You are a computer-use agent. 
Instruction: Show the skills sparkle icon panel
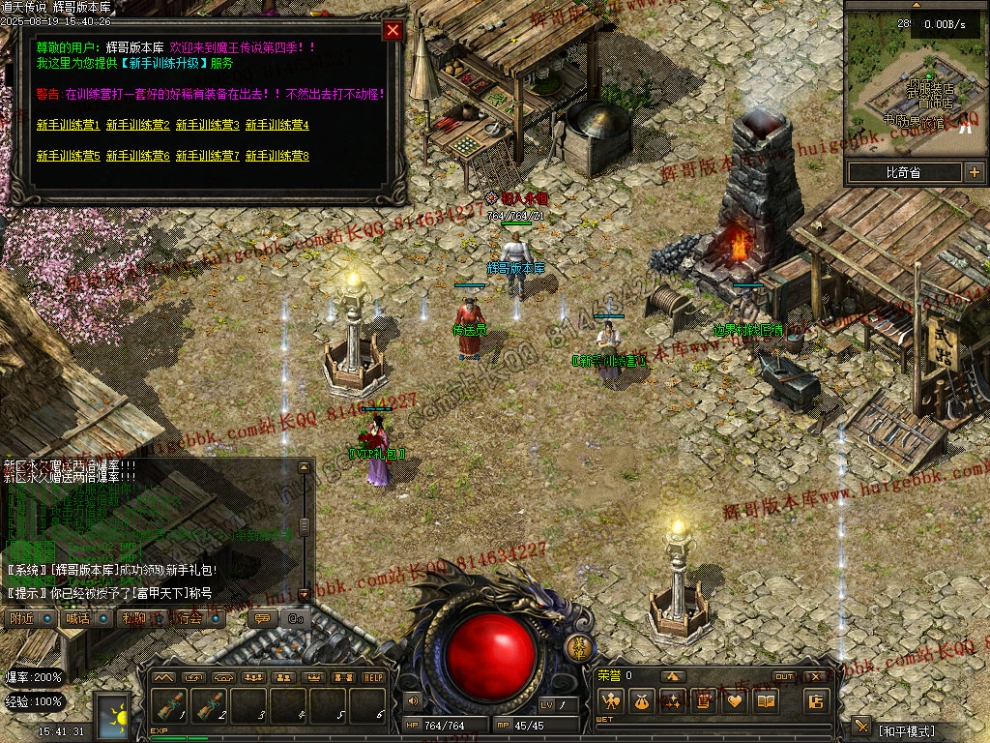[672, 701]
